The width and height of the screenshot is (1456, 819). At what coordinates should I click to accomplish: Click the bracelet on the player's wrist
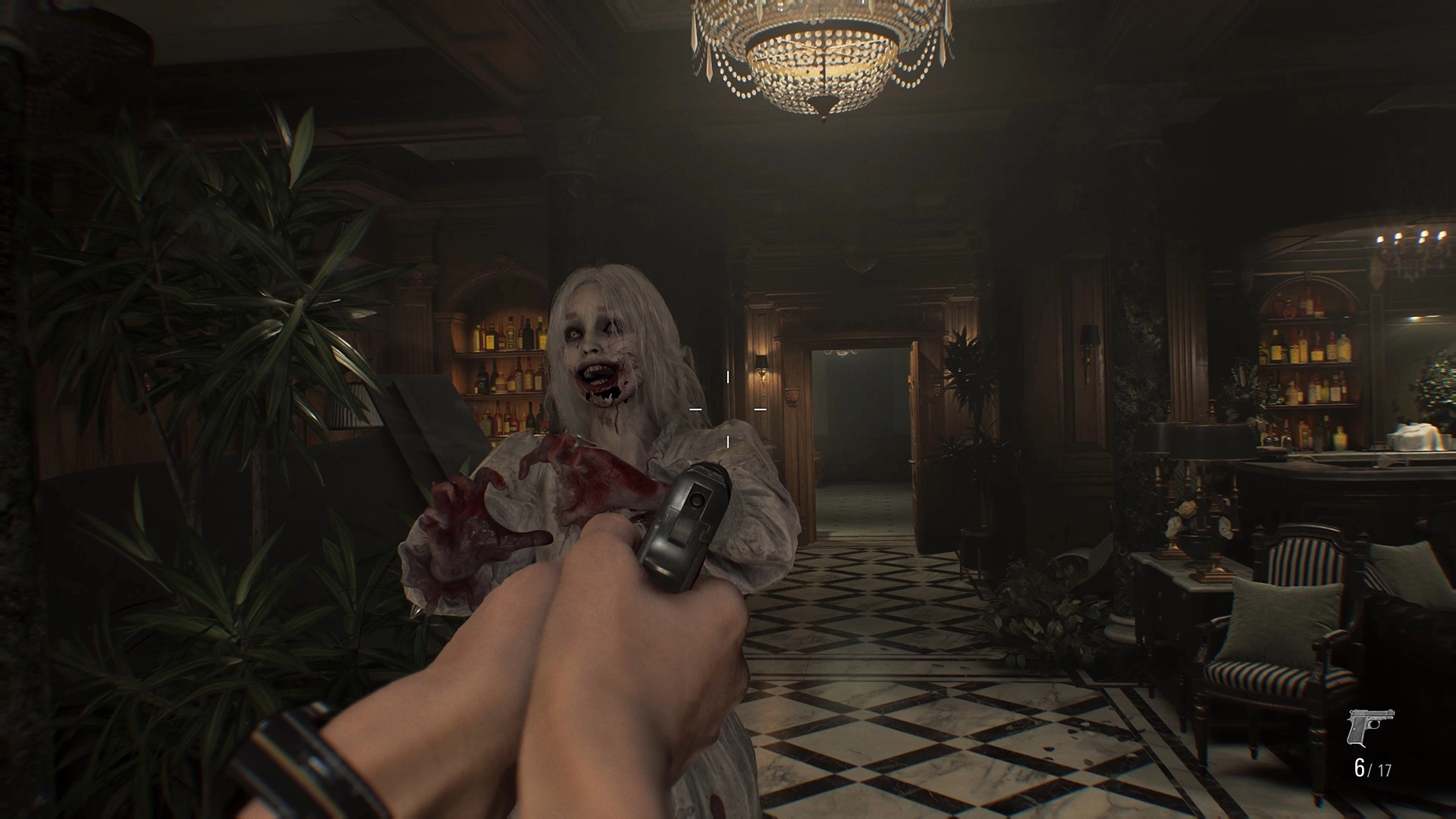coord(296,751)
